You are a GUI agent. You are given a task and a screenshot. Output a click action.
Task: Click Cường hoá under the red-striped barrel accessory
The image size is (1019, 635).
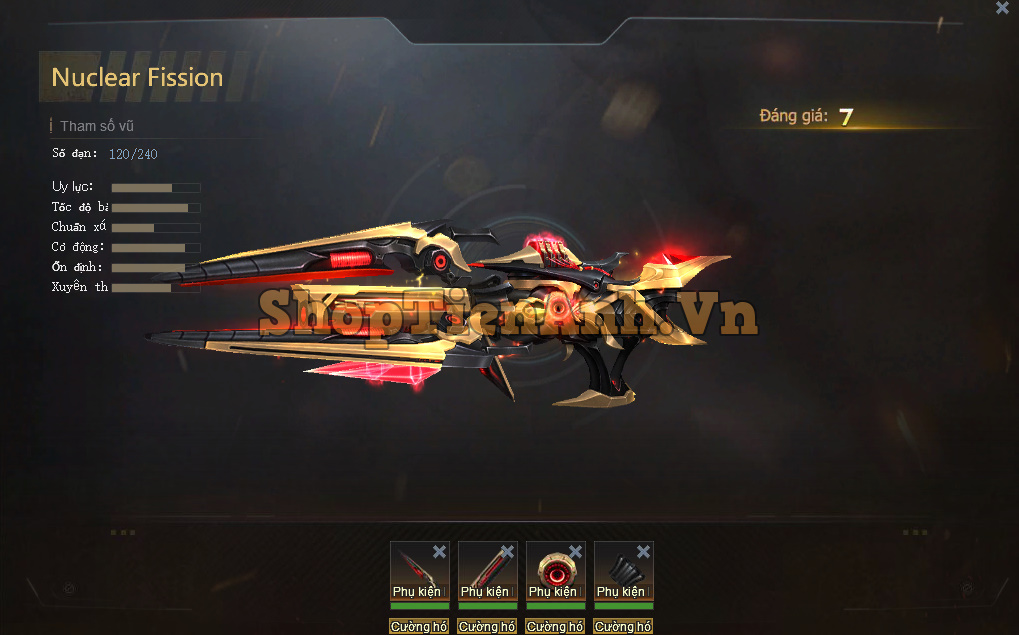pos(487,627)
